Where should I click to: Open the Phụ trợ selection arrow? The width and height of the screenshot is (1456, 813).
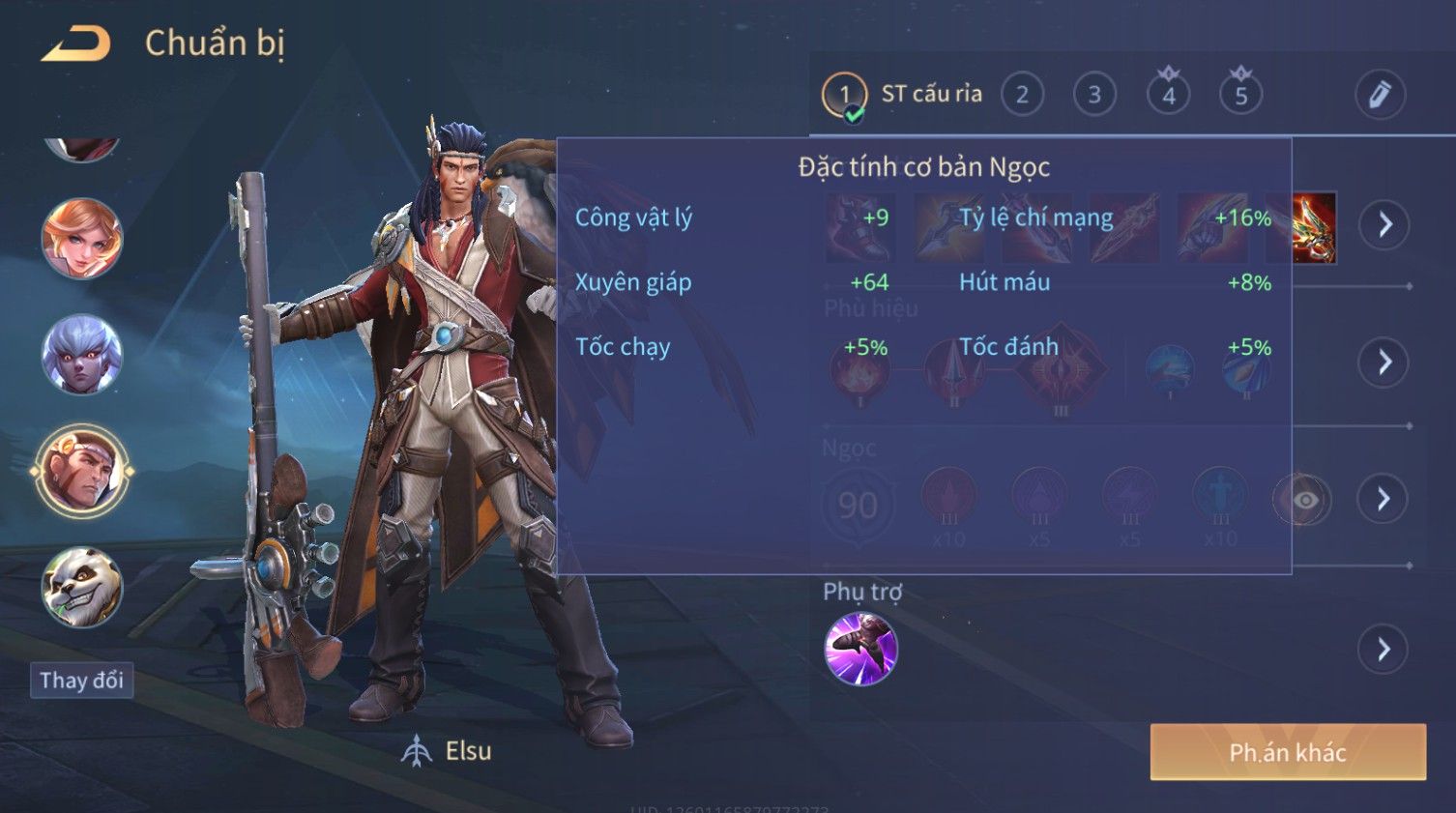(1384, 650)
